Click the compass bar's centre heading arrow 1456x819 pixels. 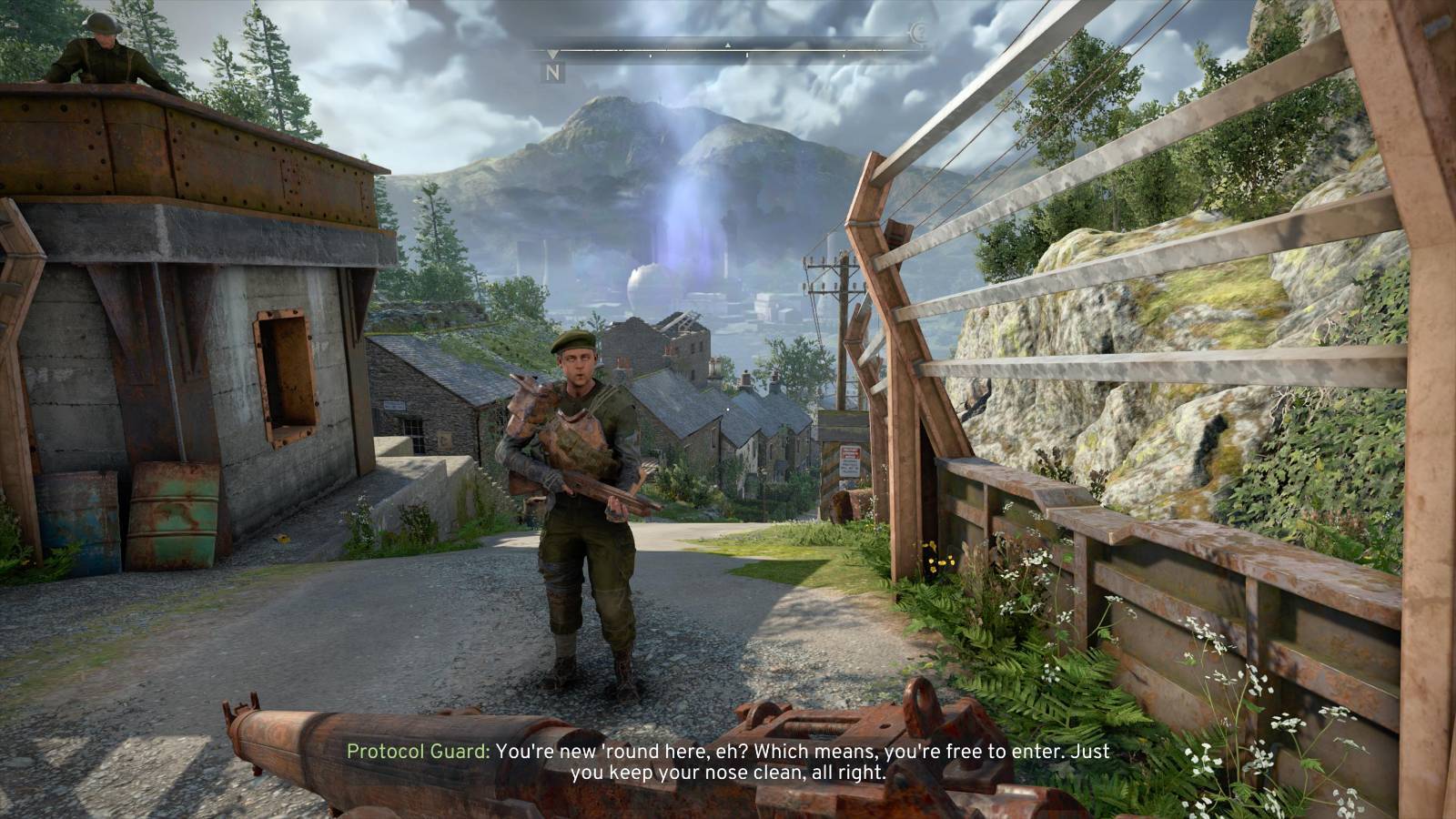click(x=727, y=45)
